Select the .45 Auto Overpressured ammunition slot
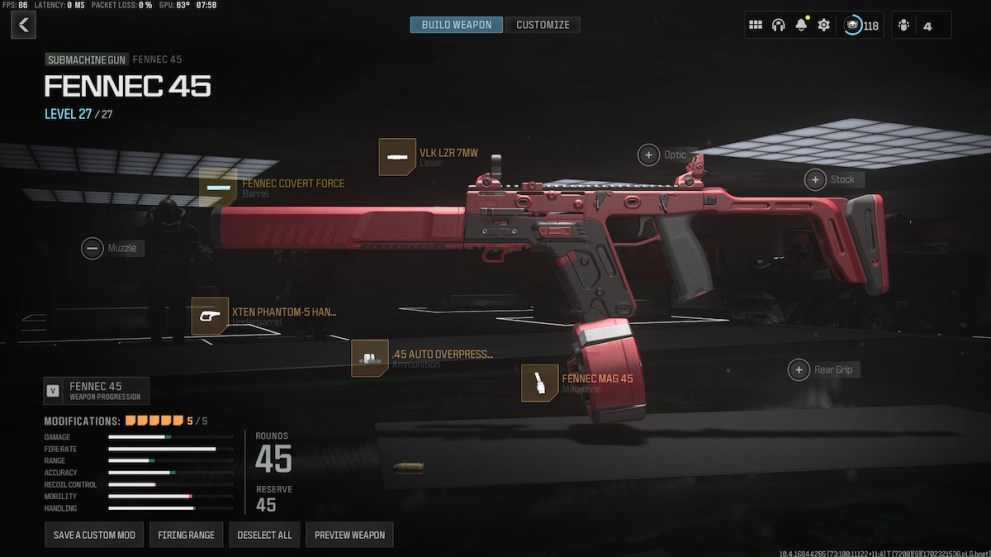 370,358
